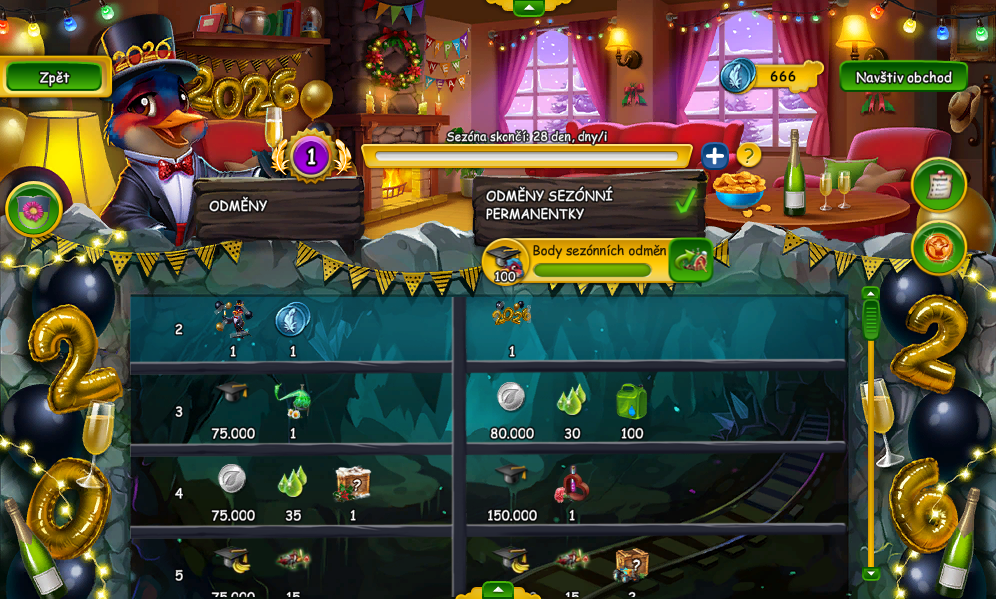This screenshot has width=996, height=599.
Task: Click the green arrow tab at bottom center
Action: 498,590
